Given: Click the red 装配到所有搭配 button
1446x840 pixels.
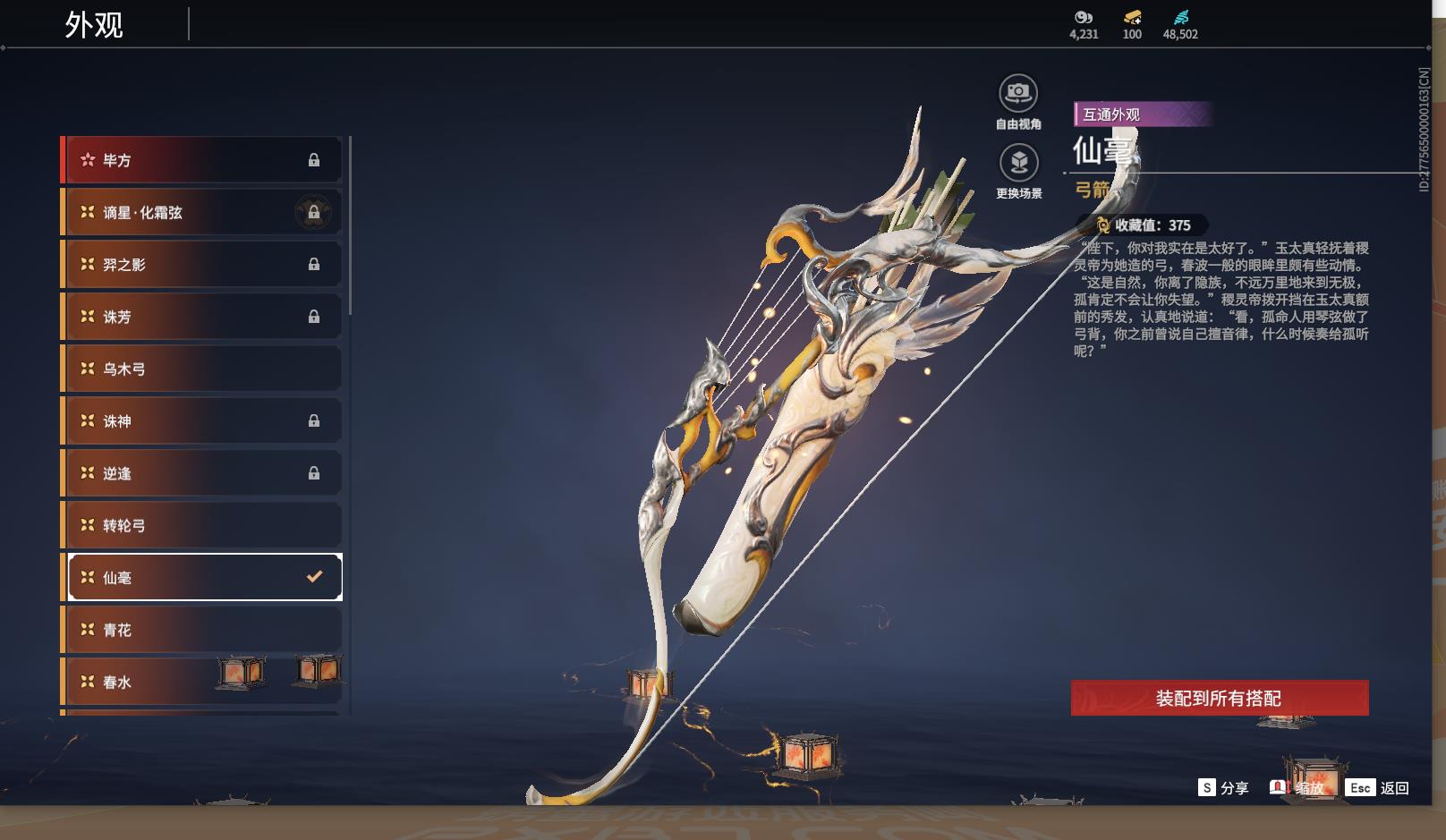Looking at the screenshot, I should (1219, 698).
